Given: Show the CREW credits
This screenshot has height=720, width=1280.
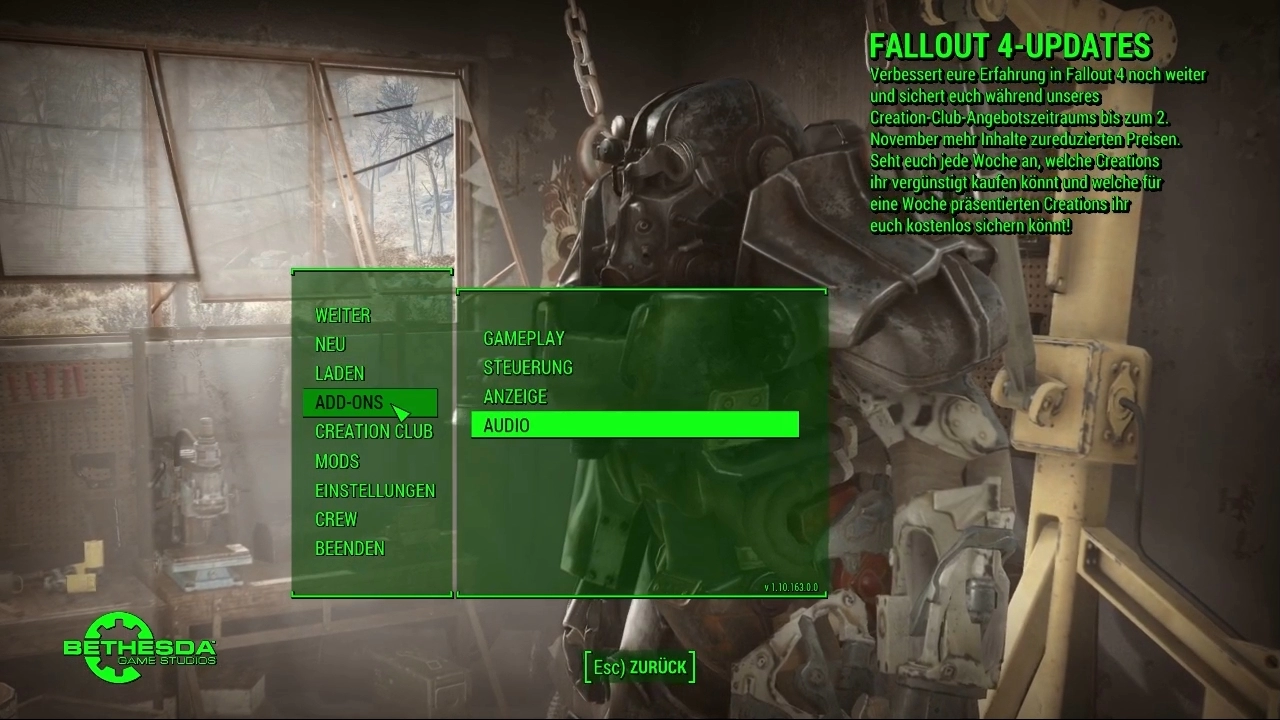Looking at the screenshot, I should 336,519.
